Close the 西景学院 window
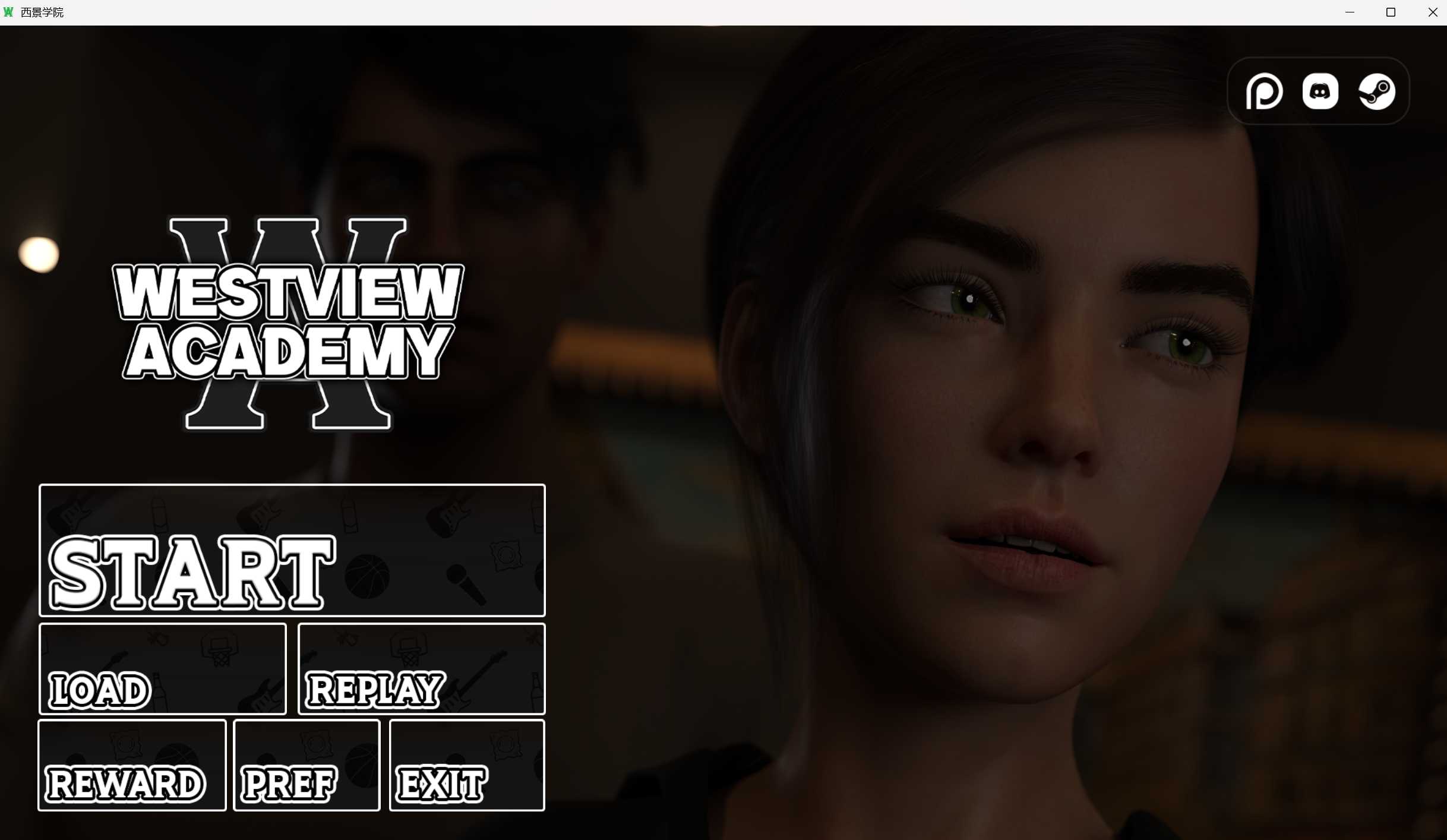Screen dimensions: 1447x840 1433,12
